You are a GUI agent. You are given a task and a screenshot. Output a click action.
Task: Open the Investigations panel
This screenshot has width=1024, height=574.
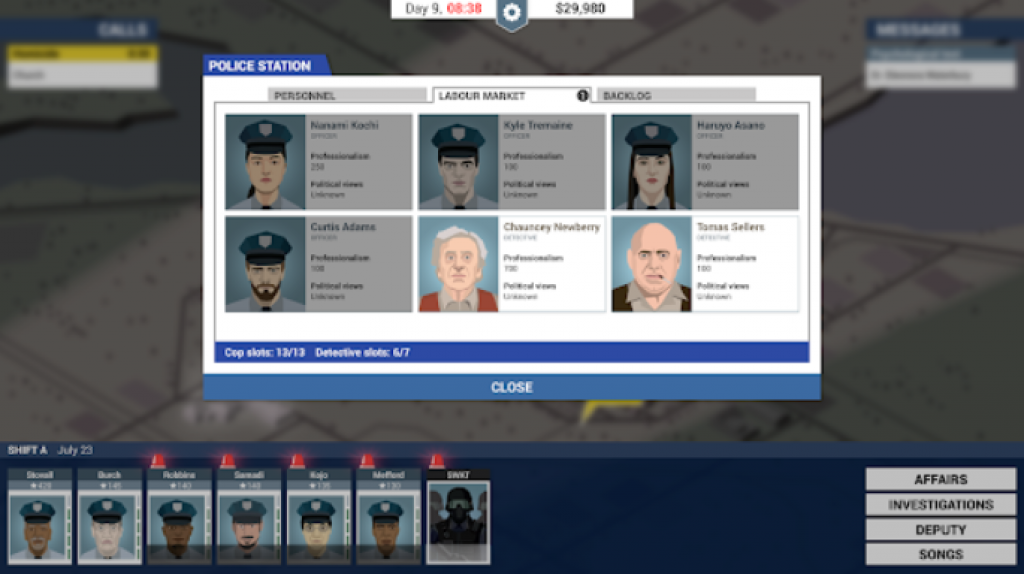940,504
